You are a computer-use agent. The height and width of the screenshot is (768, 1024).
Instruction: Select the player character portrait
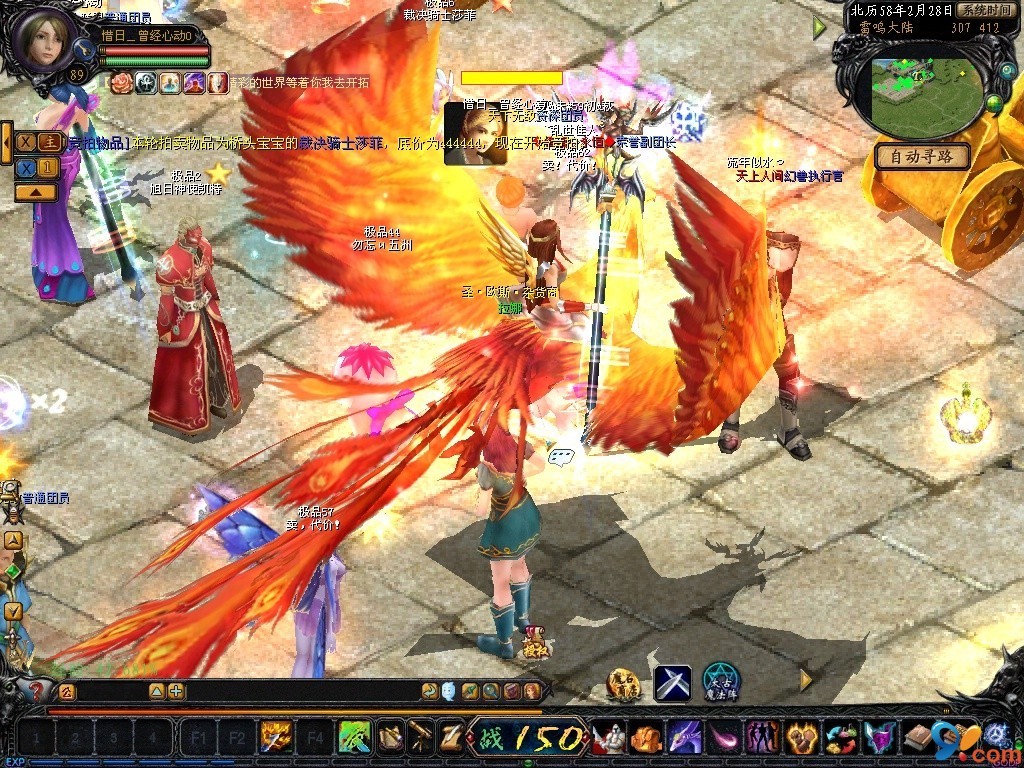[x=45, y=37]
